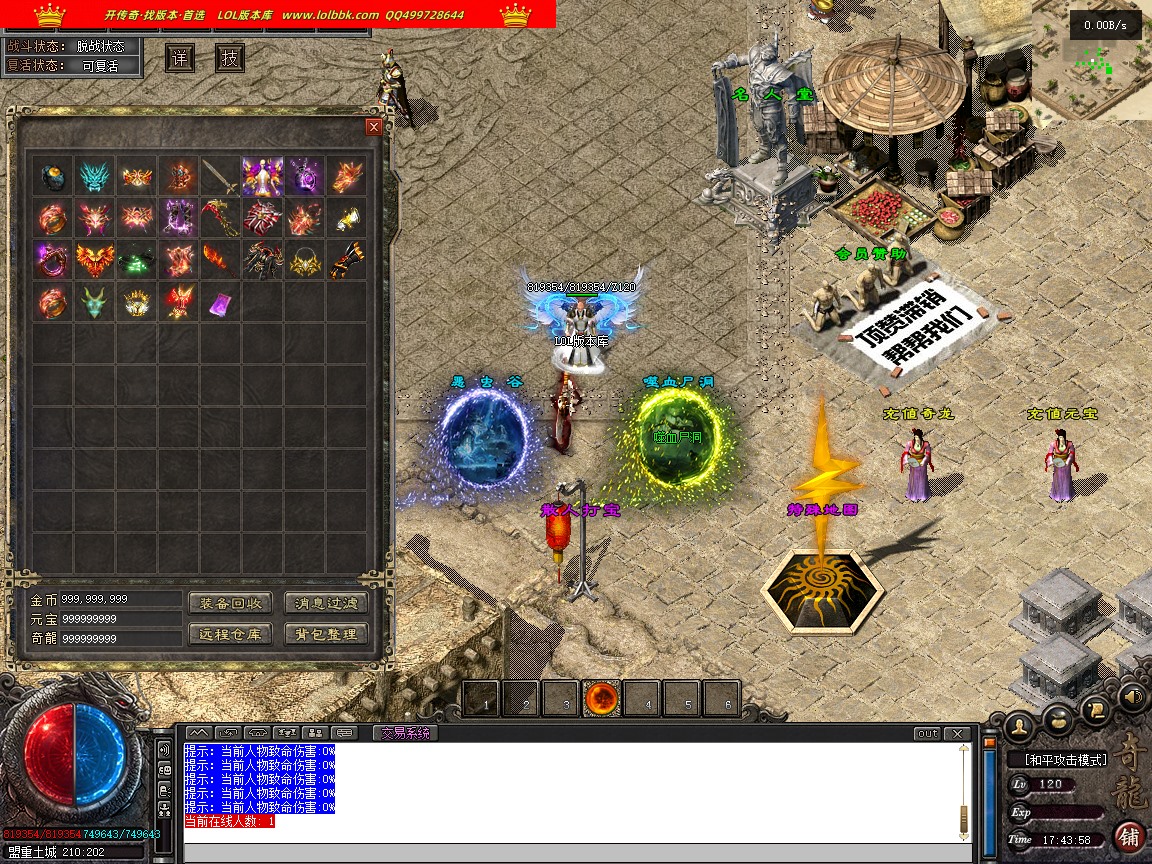Close the chat panel with X
The image size is (1152, 864).
click(x=960, y=734)
